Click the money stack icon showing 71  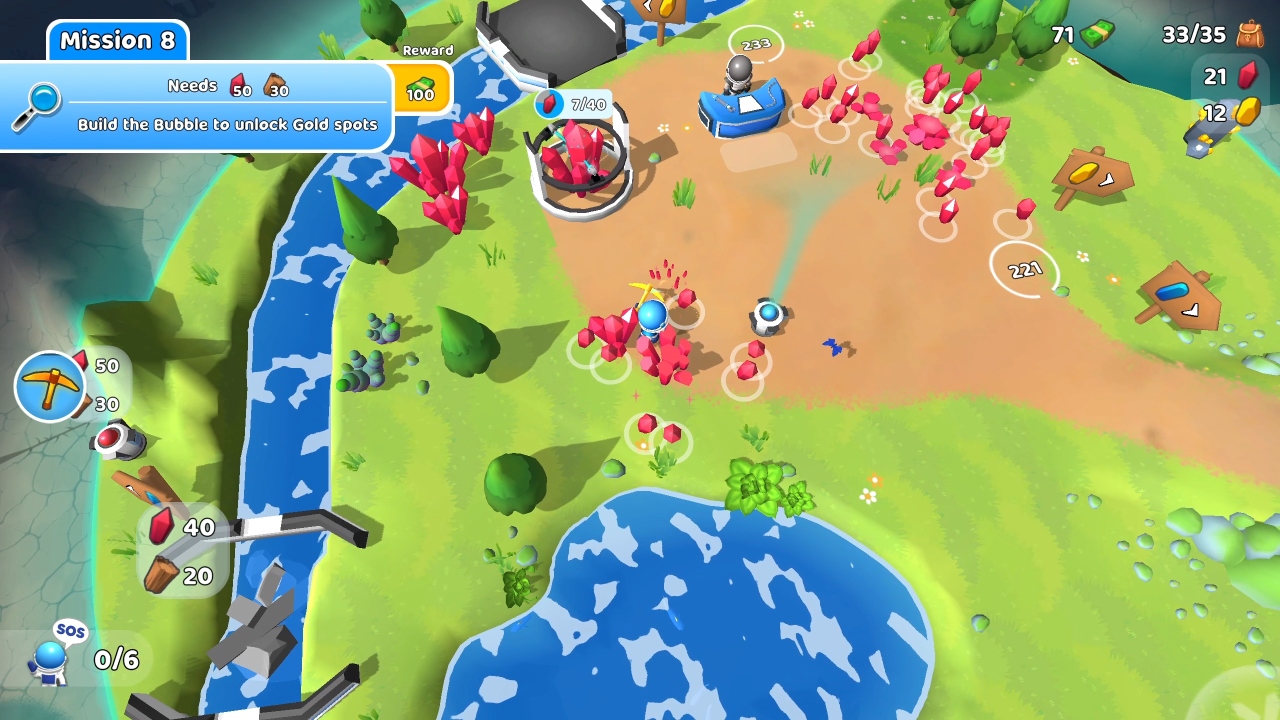pos(1097,32)
